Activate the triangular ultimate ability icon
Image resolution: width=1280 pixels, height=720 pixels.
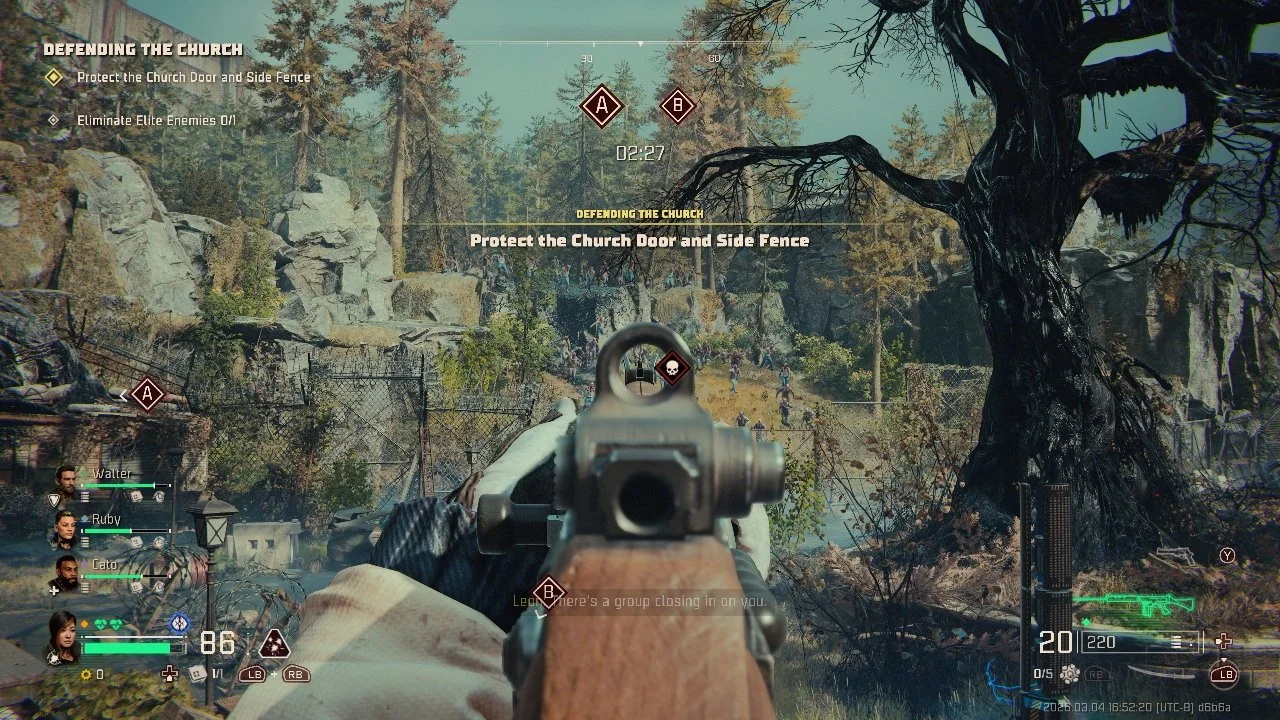point(274,642)
